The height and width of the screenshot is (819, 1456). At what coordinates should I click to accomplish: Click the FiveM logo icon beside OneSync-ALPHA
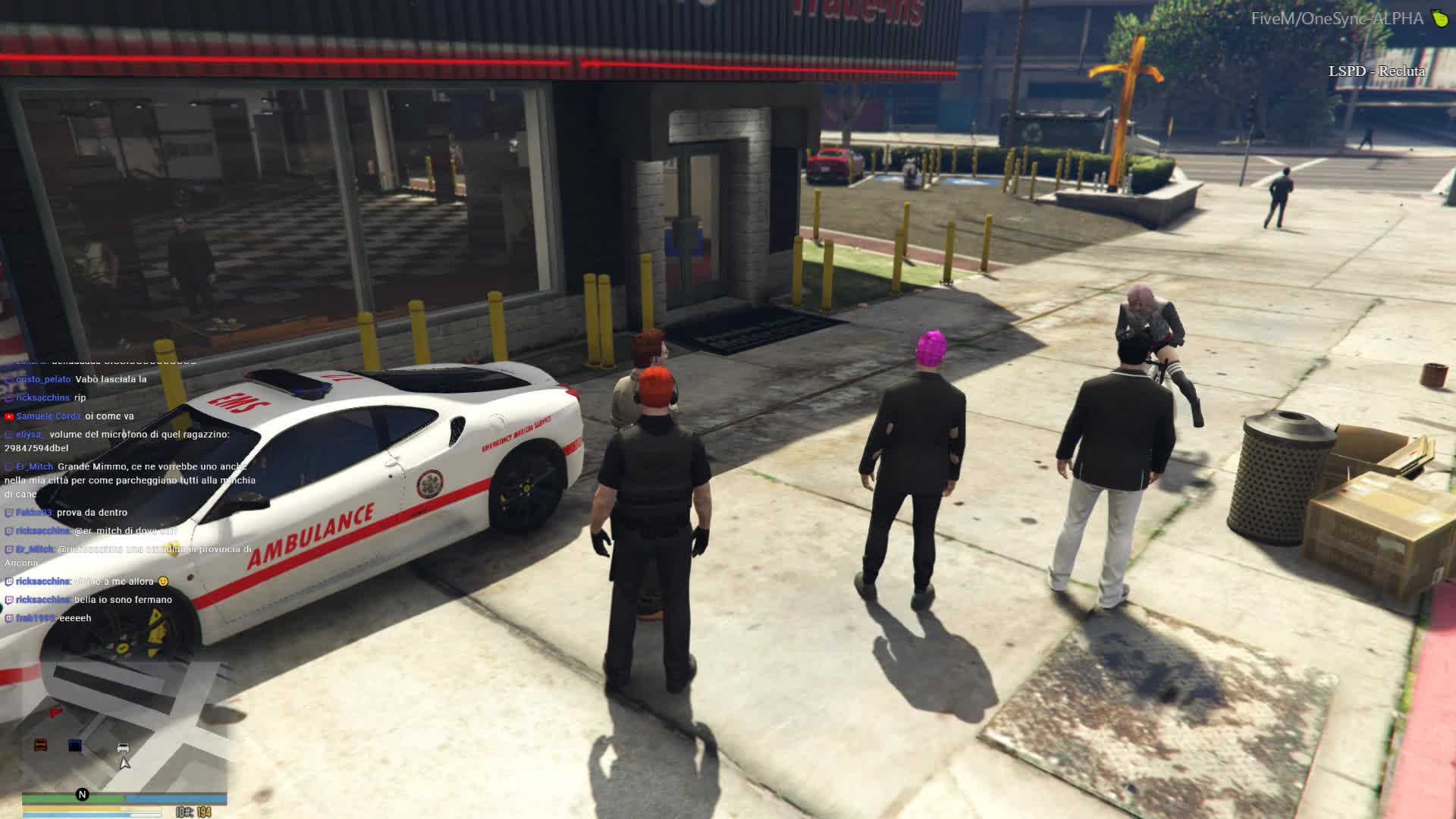pyautogui.click(x=1440, y=18)
